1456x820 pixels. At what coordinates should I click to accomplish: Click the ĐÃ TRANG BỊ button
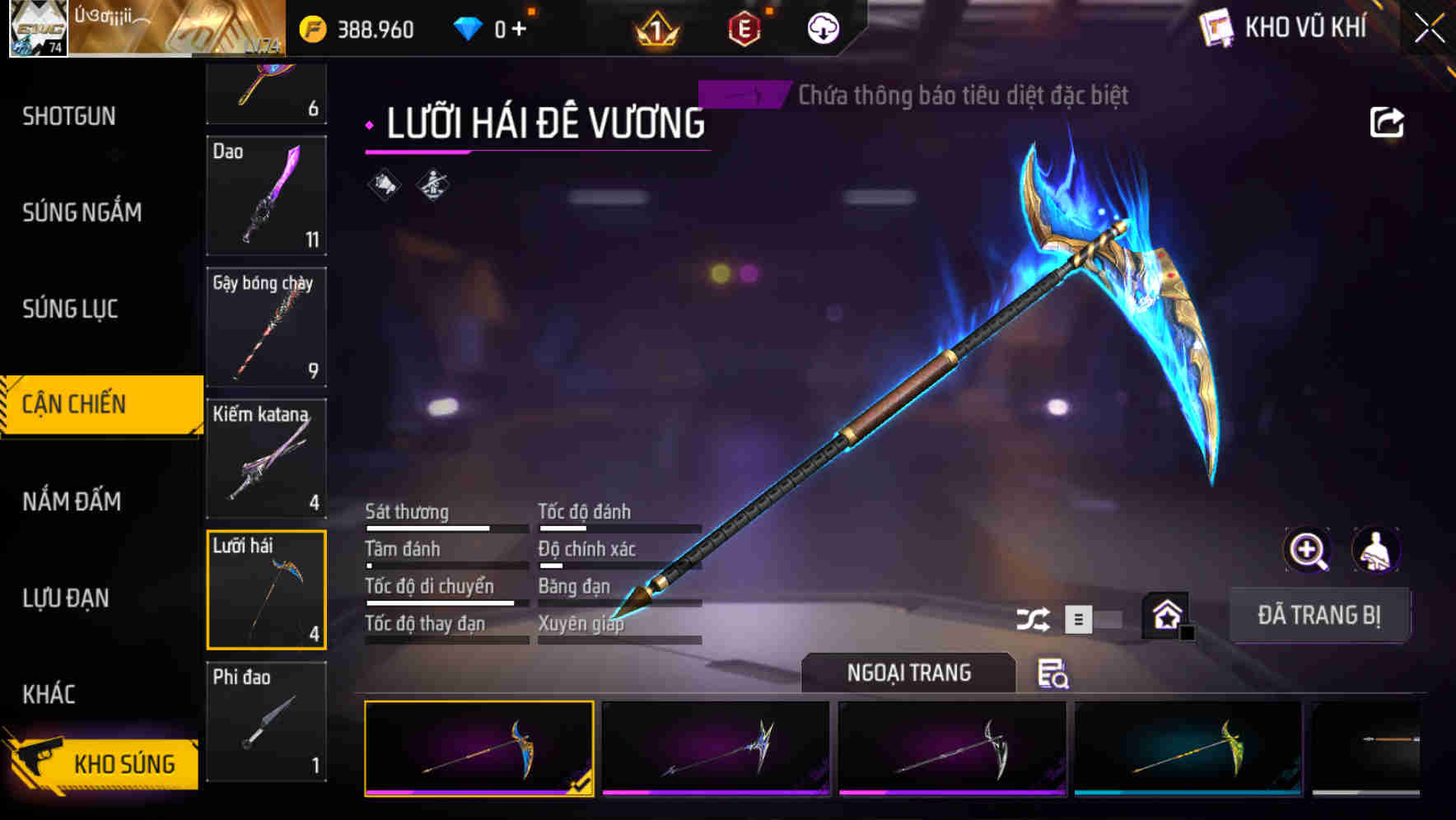1320,614
